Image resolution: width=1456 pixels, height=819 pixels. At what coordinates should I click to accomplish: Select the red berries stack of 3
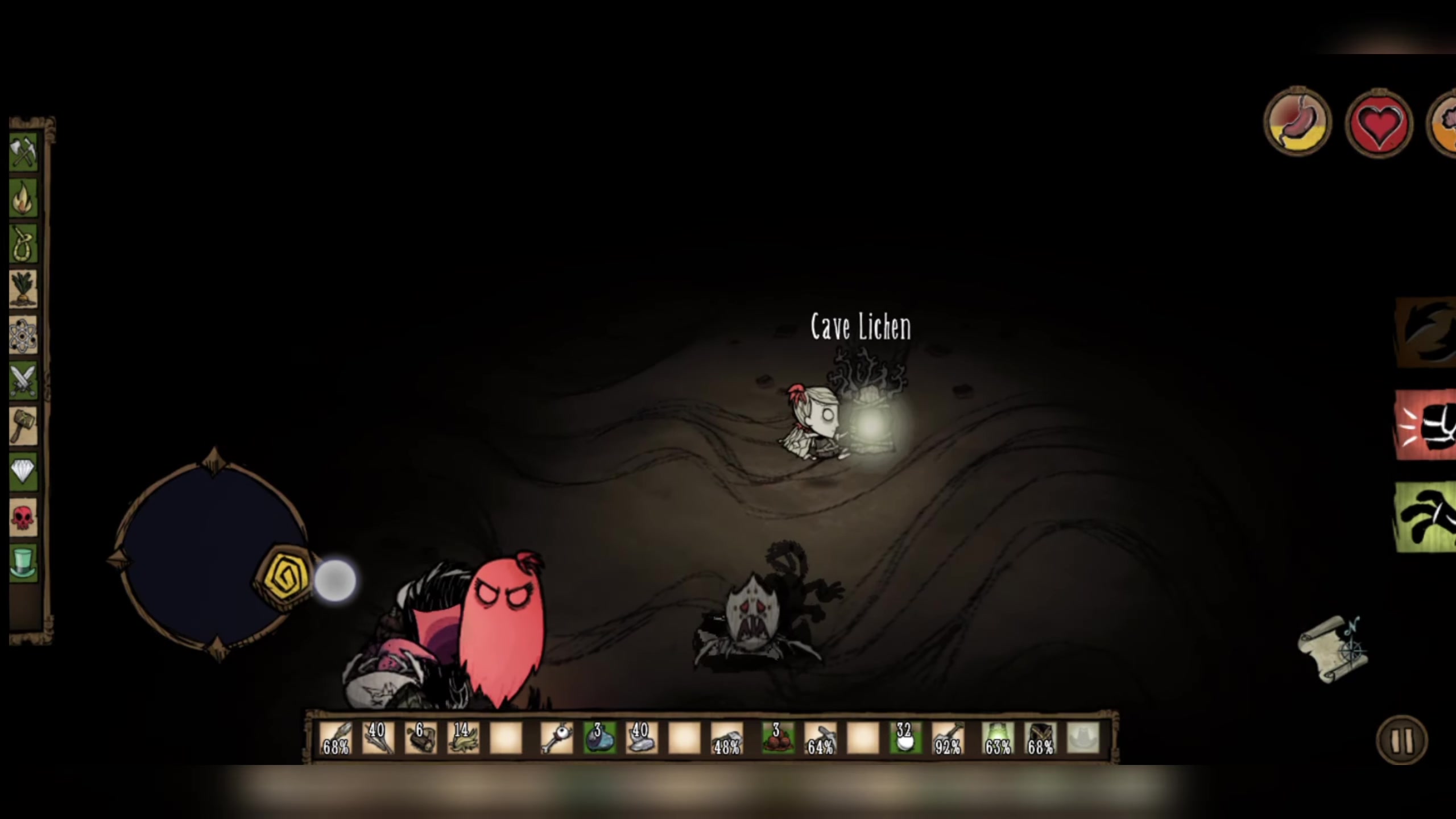pyautogui.click(x=777, y=739)
